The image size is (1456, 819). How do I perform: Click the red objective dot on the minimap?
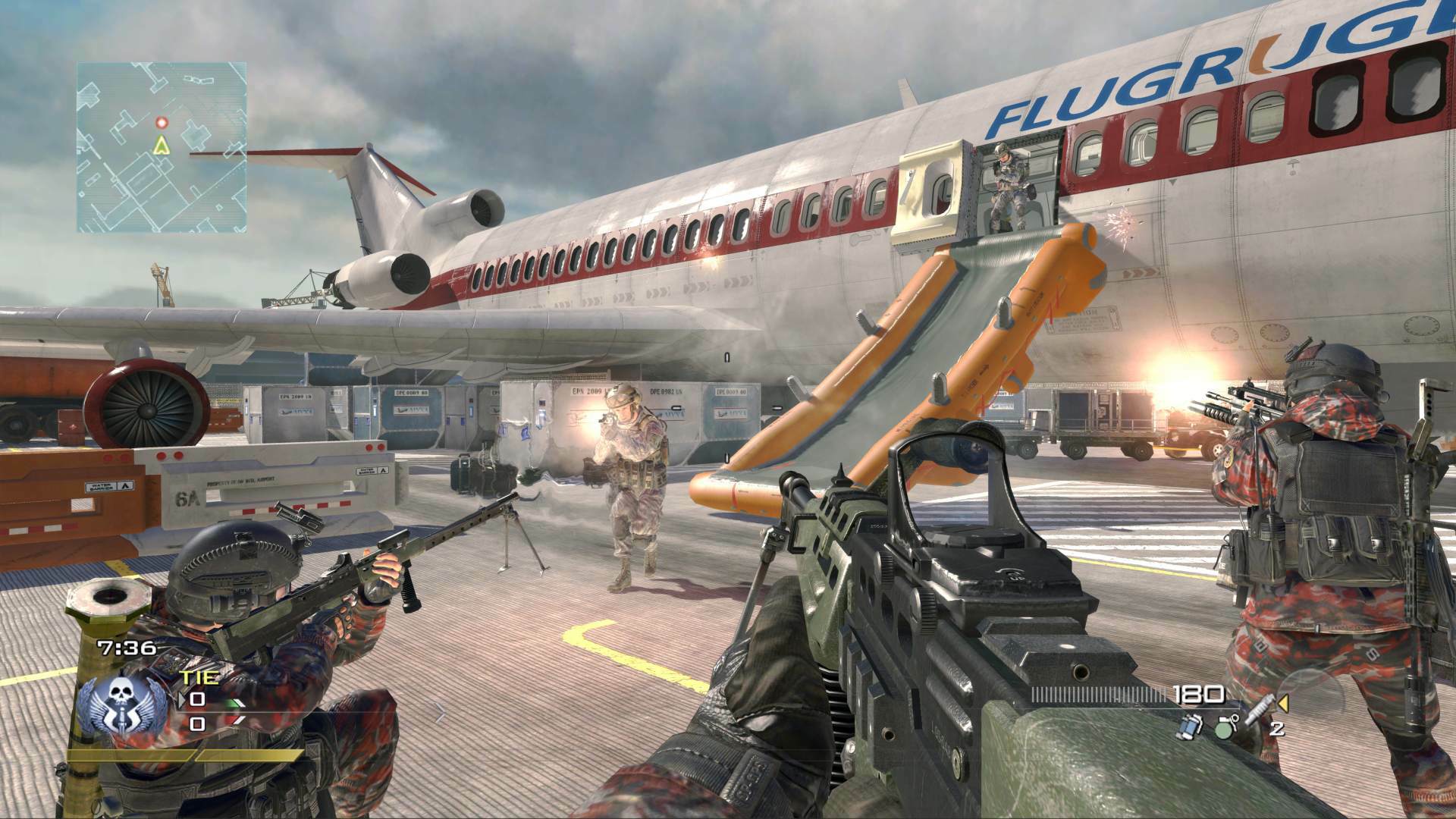162,121
